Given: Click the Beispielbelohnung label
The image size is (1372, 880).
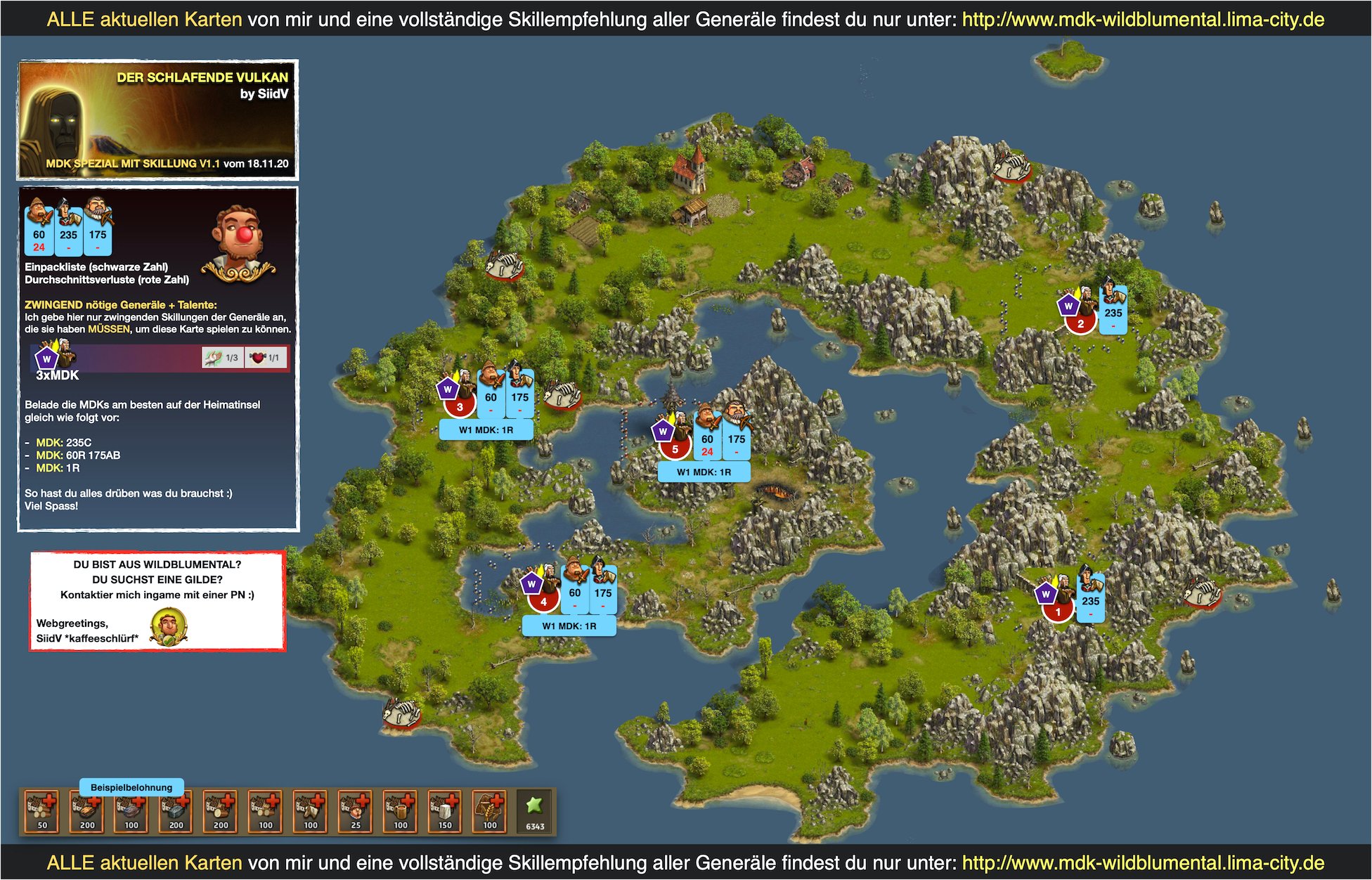Looking at the screenshot, I should [x=131, y=787].
